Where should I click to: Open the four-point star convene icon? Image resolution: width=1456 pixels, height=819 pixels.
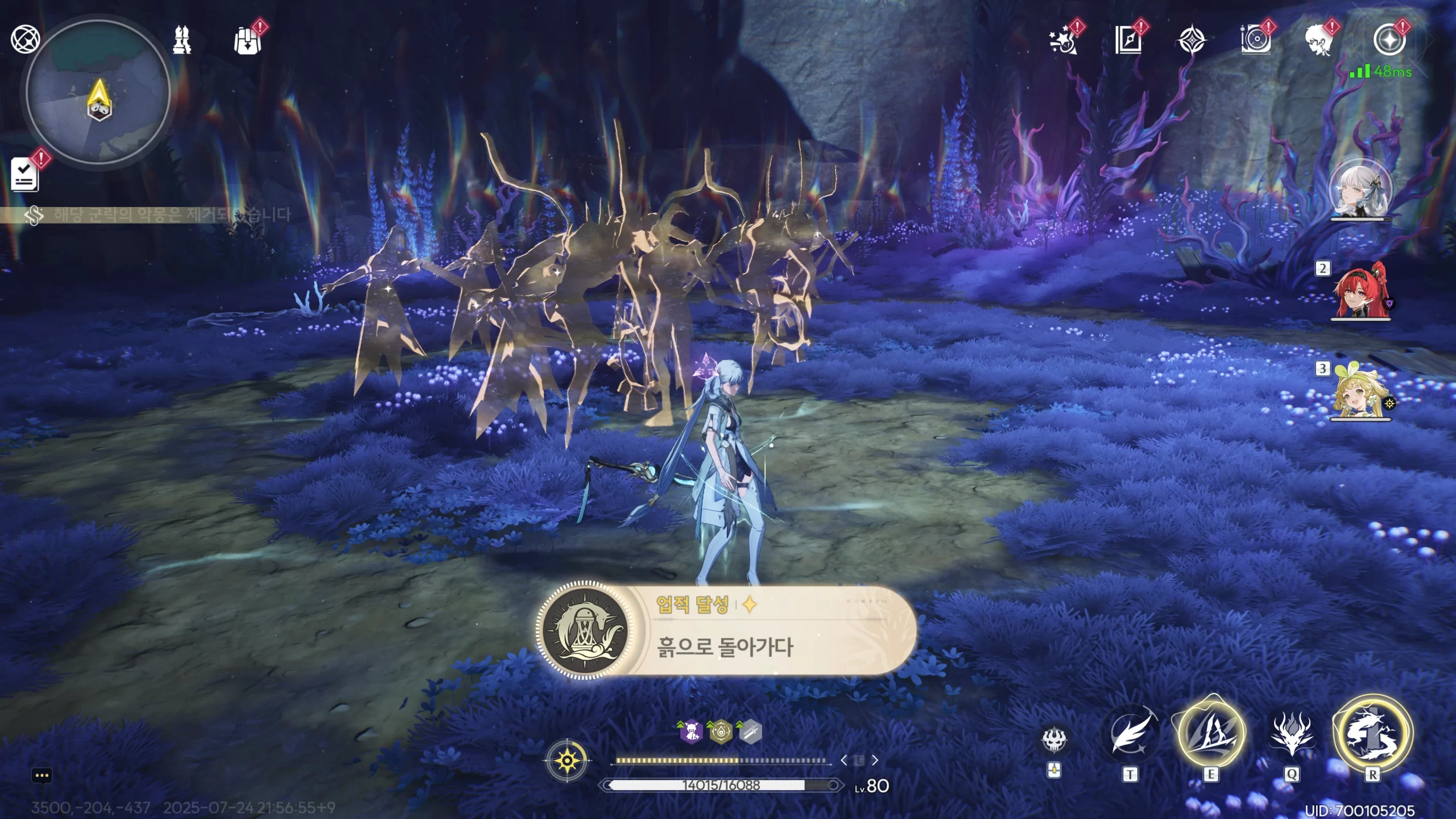pos(1191,40)
